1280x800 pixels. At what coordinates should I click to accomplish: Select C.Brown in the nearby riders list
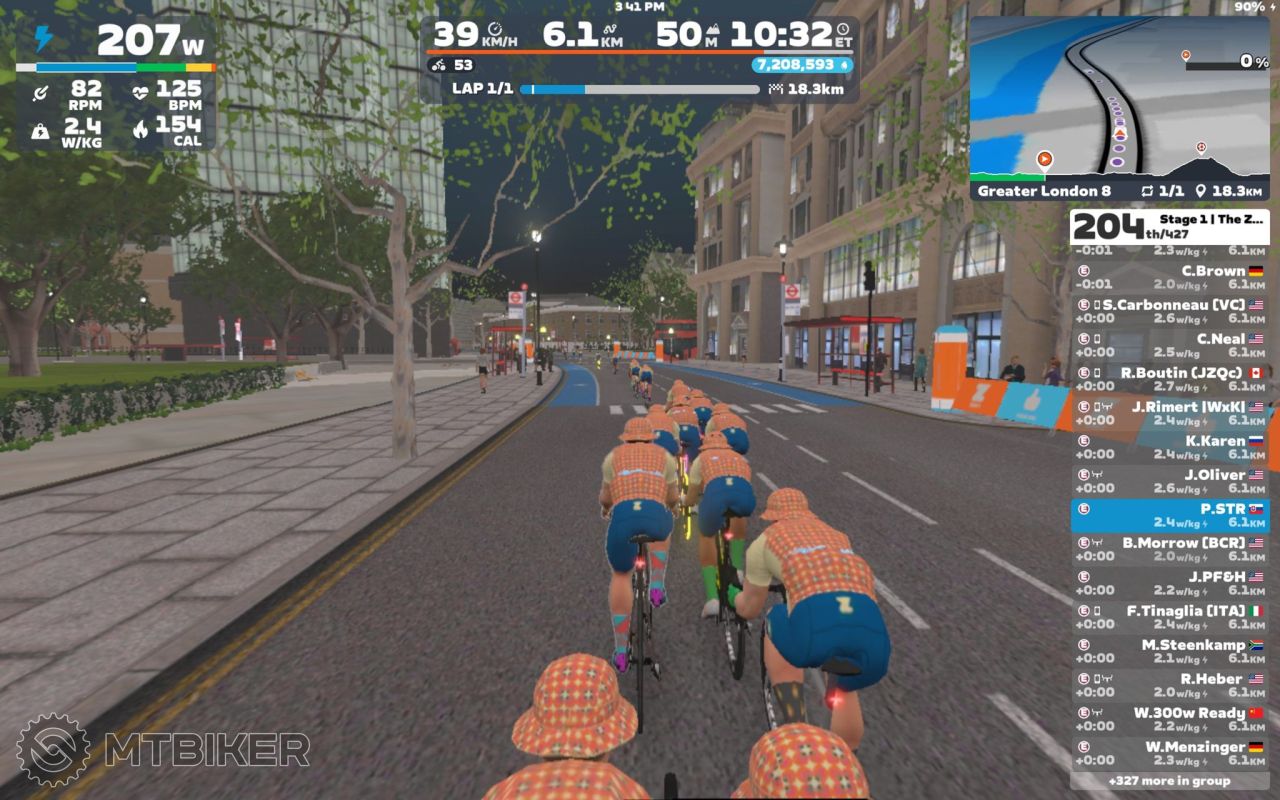click(1170, 277)
